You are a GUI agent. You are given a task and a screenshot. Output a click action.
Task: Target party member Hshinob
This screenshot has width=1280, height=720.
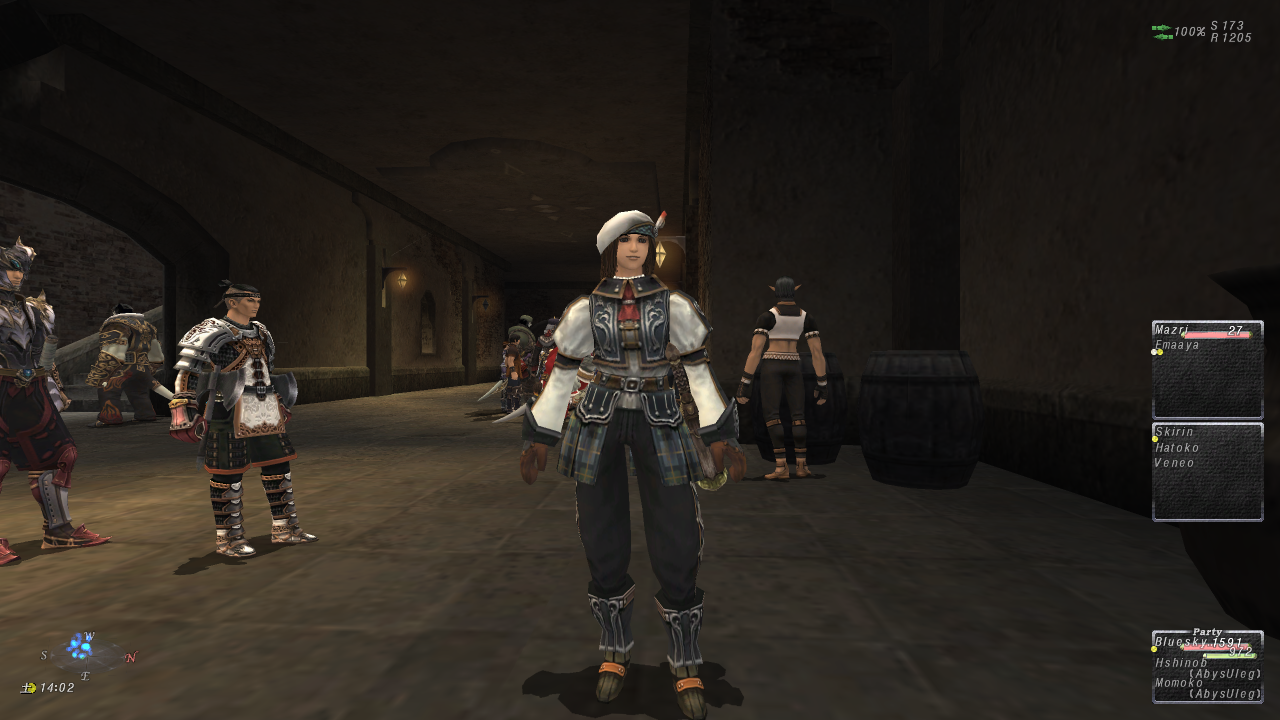coord(1181,662)
